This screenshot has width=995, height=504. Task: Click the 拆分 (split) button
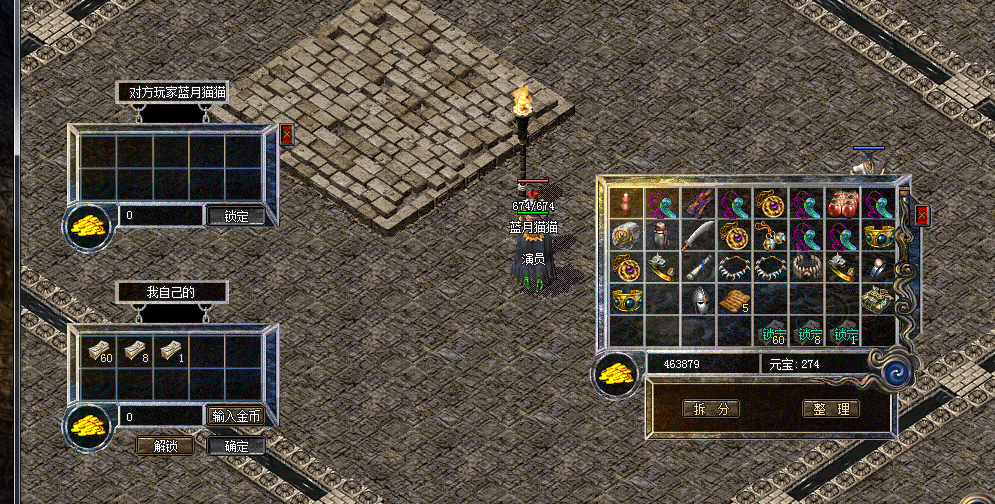click(711, 409)
